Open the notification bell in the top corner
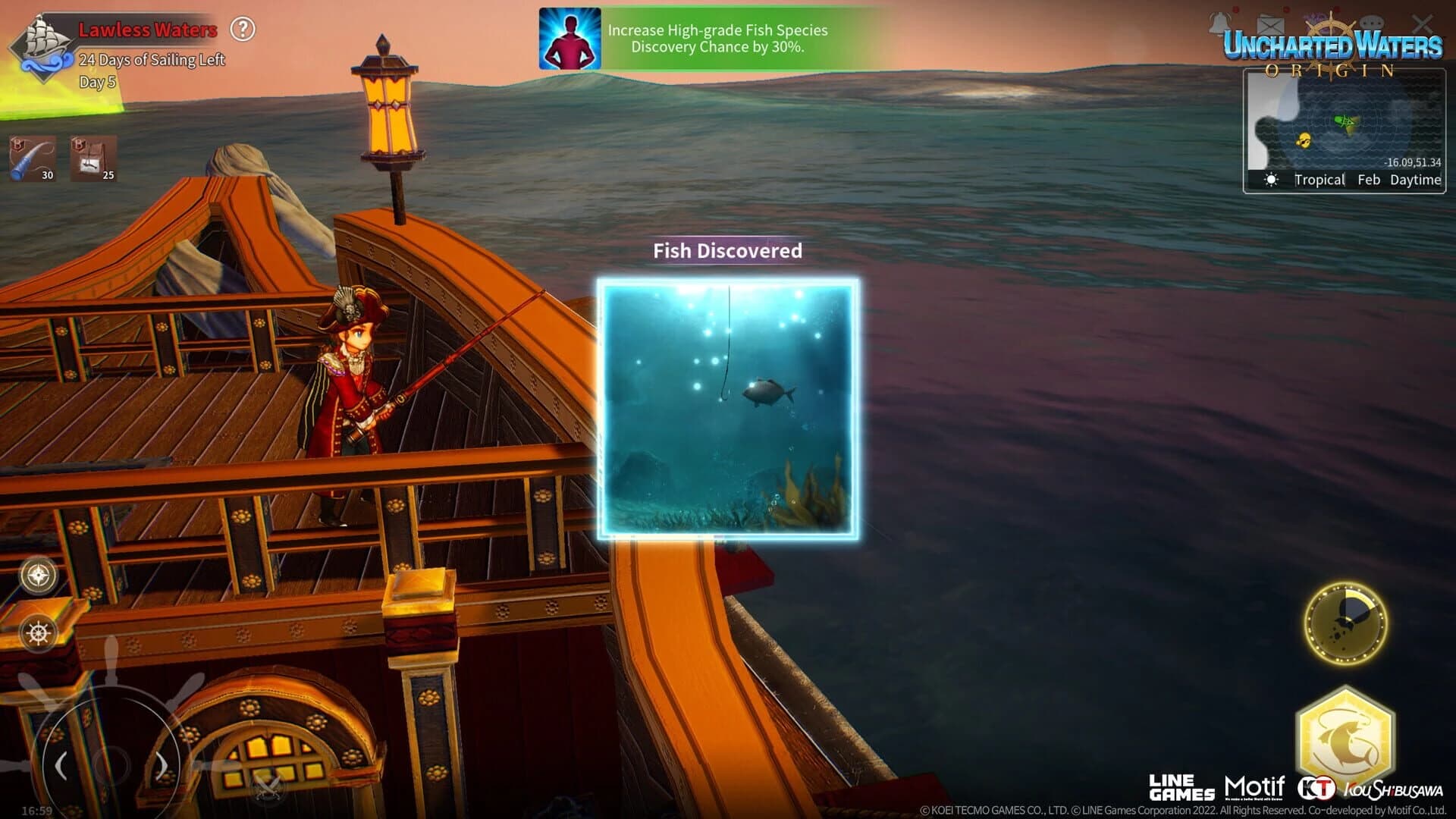1456x819 pixels. [x=1219, y=23]
